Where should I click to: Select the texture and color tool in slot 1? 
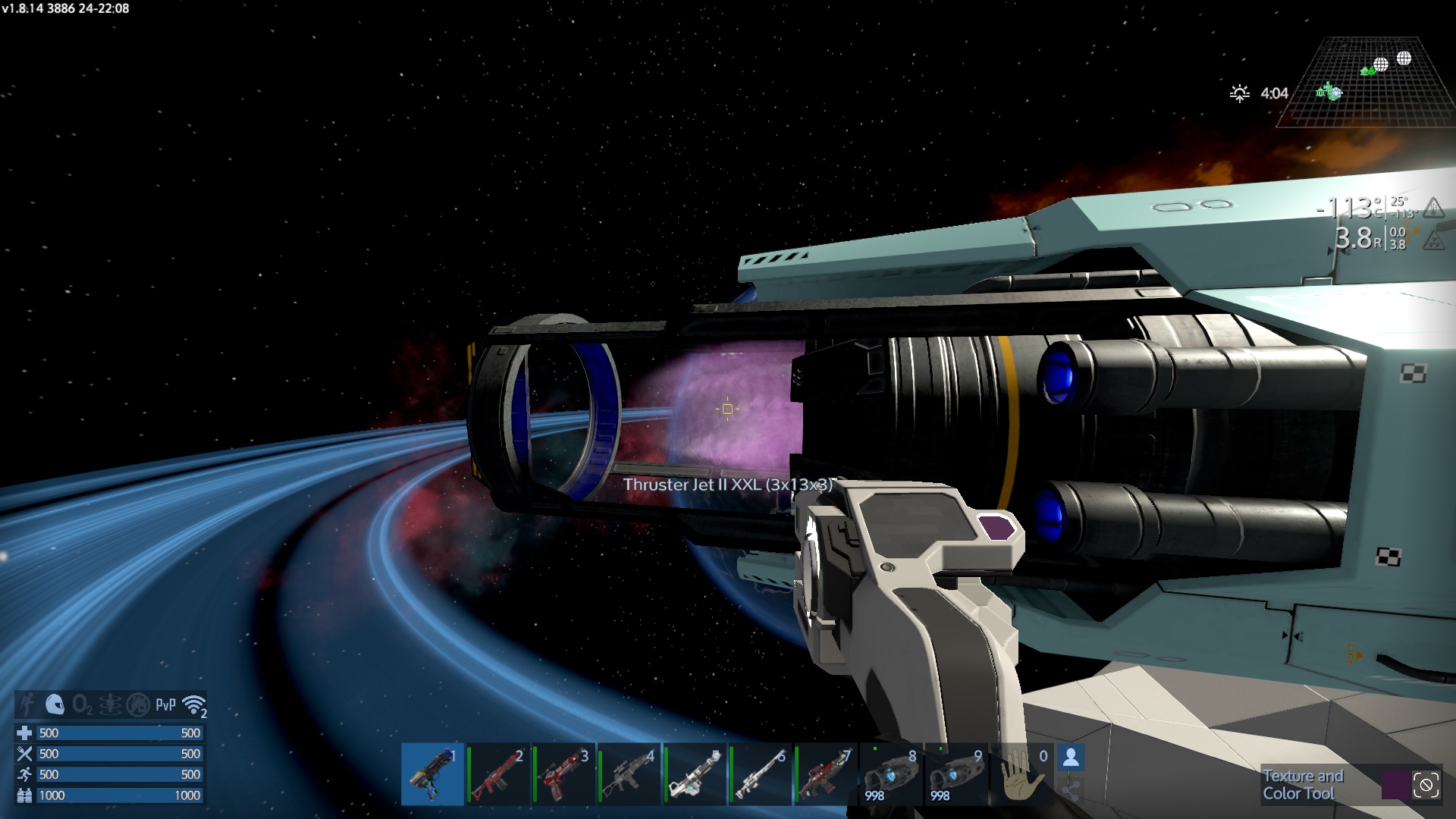[432, 773]
